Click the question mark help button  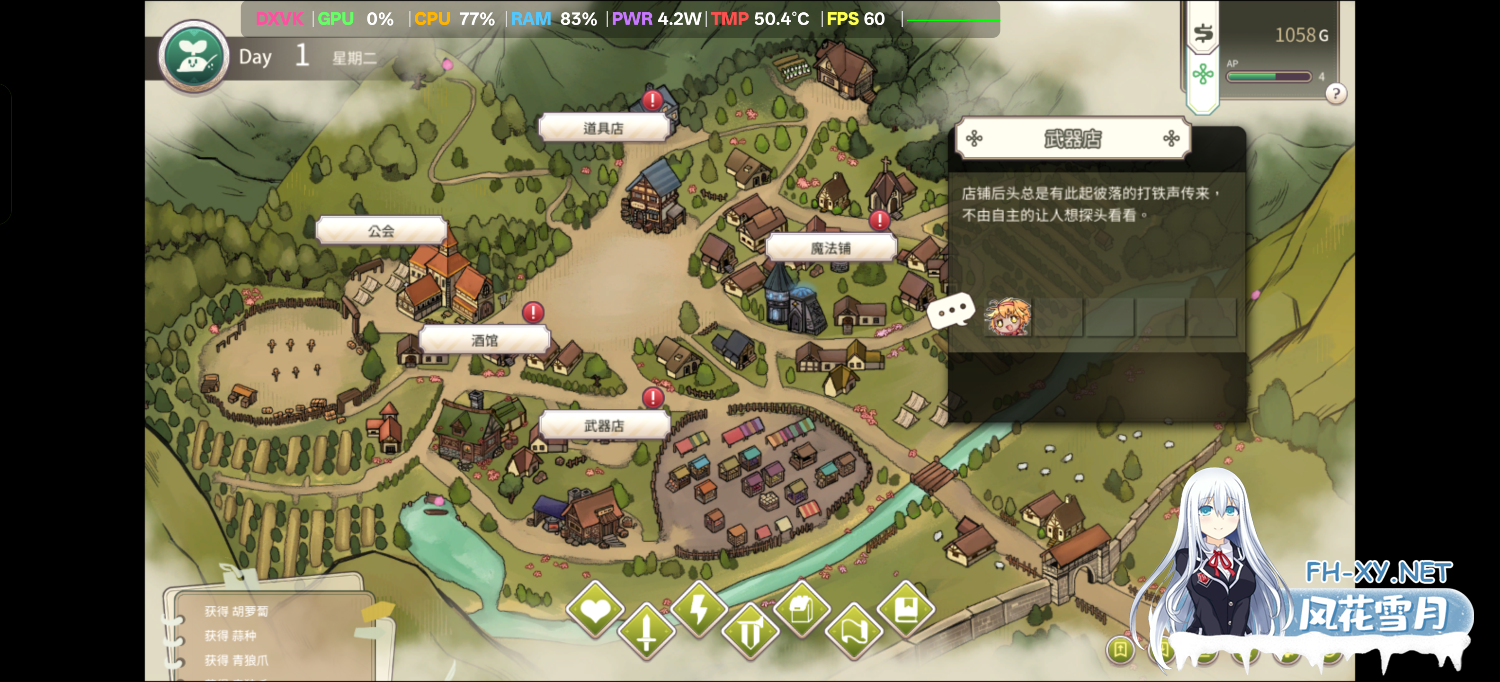click(1336, 94)
